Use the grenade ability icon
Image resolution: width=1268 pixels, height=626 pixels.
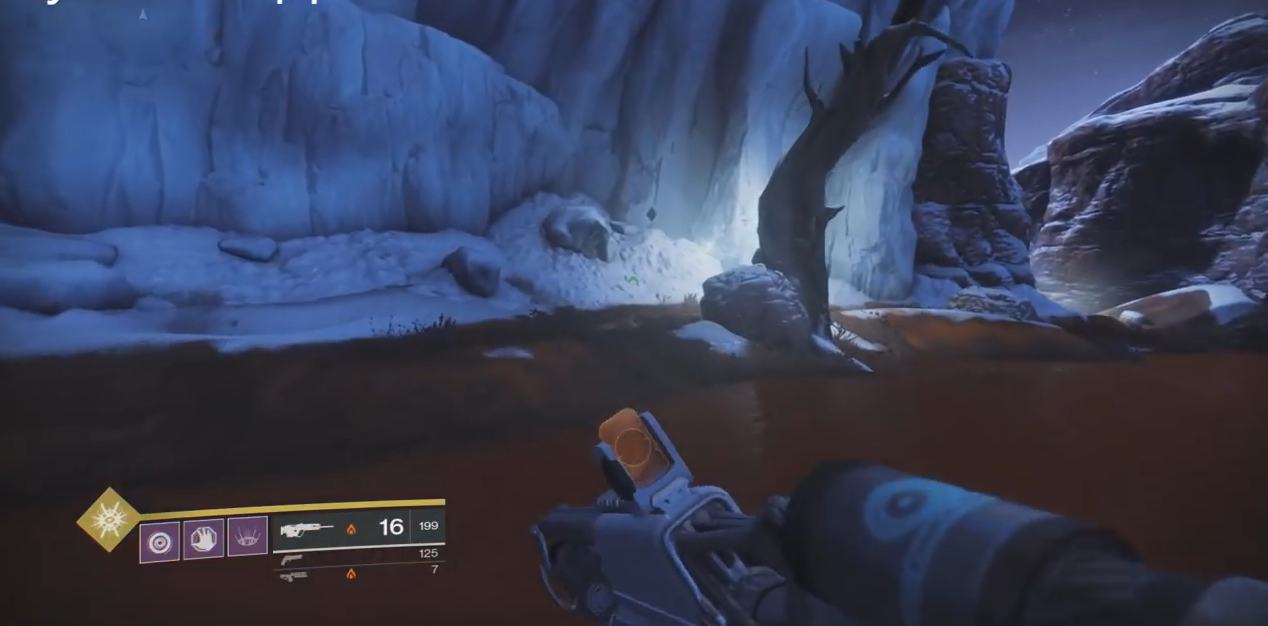159,542
